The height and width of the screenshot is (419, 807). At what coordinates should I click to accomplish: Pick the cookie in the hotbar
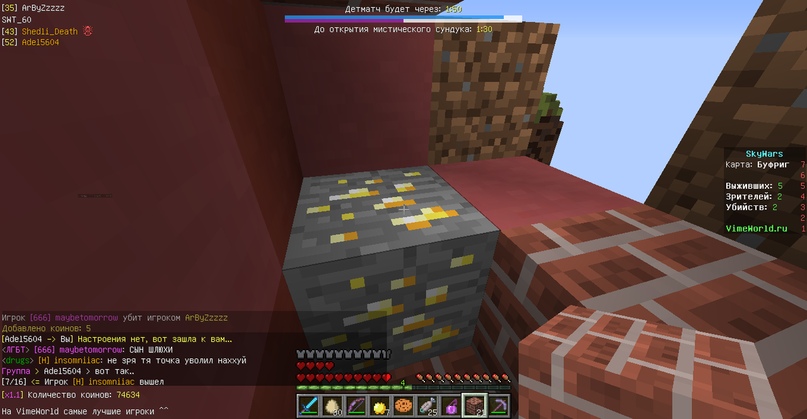point(403,406)
